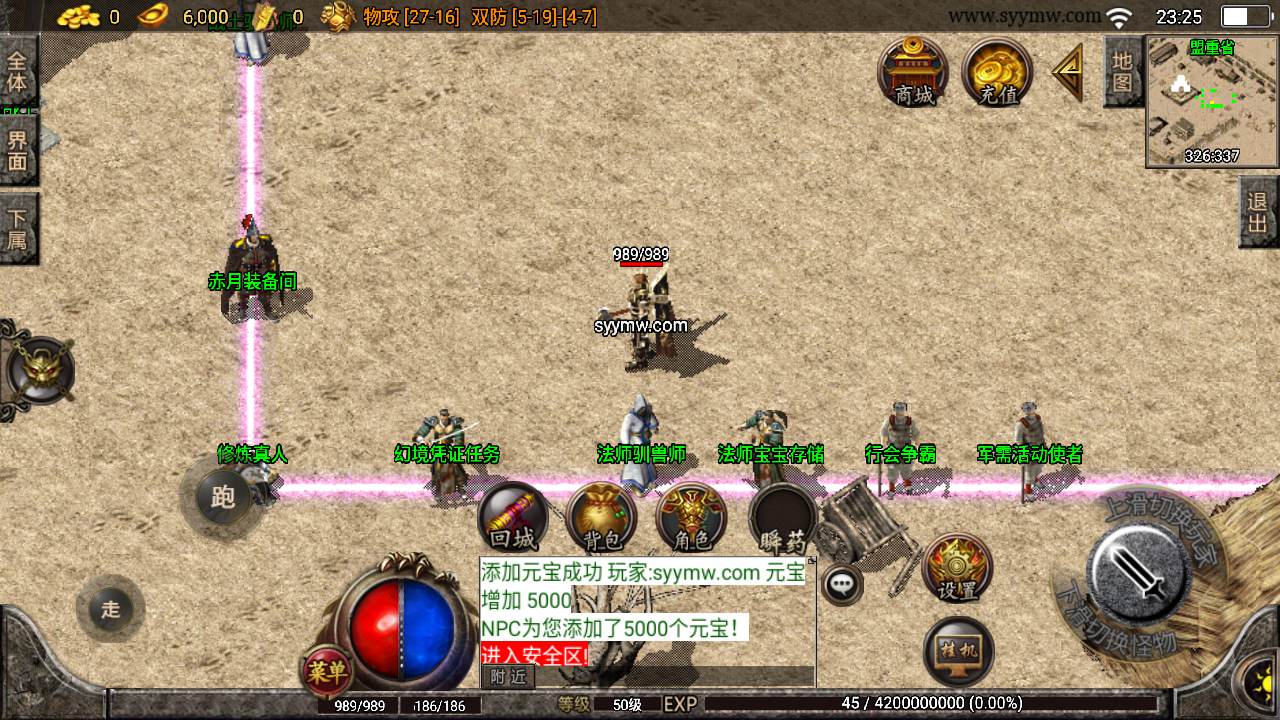
Task: Toggle the 跑 run button
Action: [x=222, y=497]
